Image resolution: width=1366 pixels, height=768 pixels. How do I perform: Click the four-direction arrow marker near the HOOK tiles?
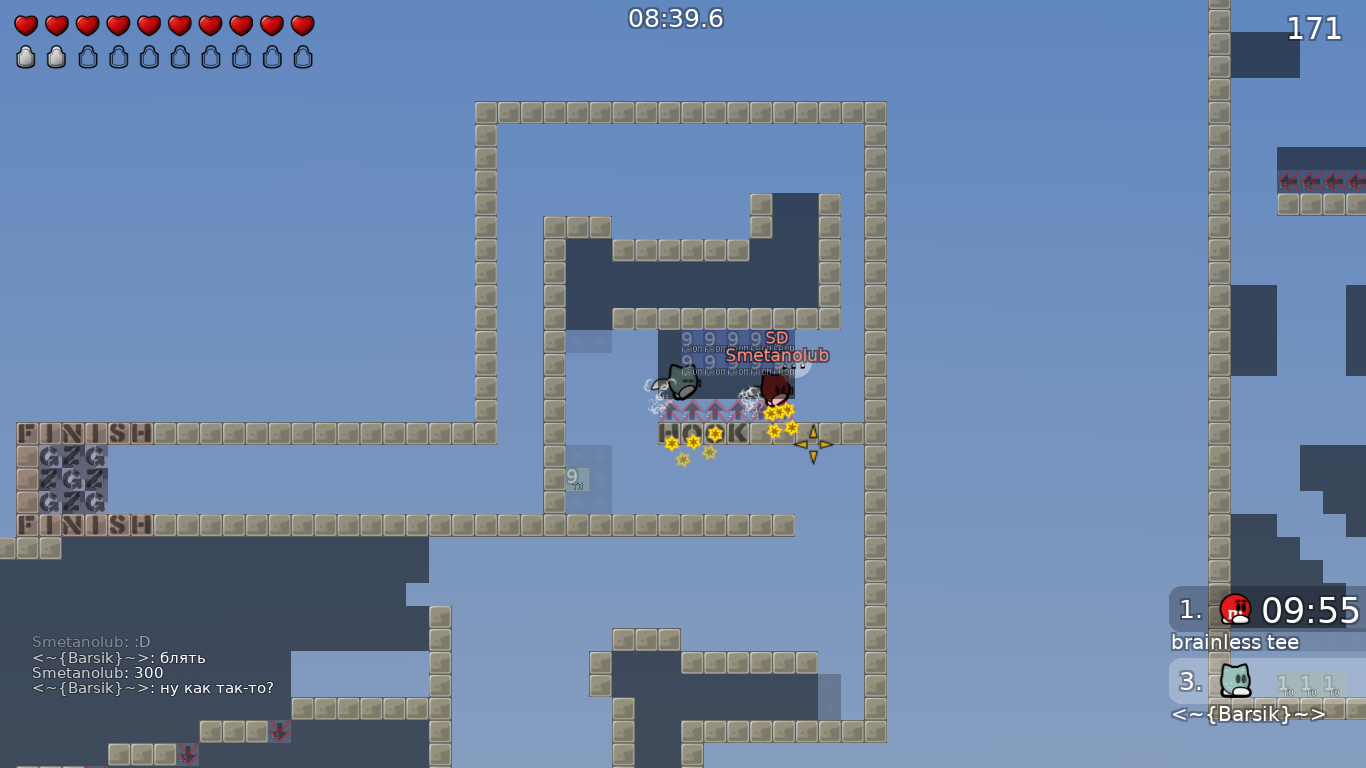[814, 443]
